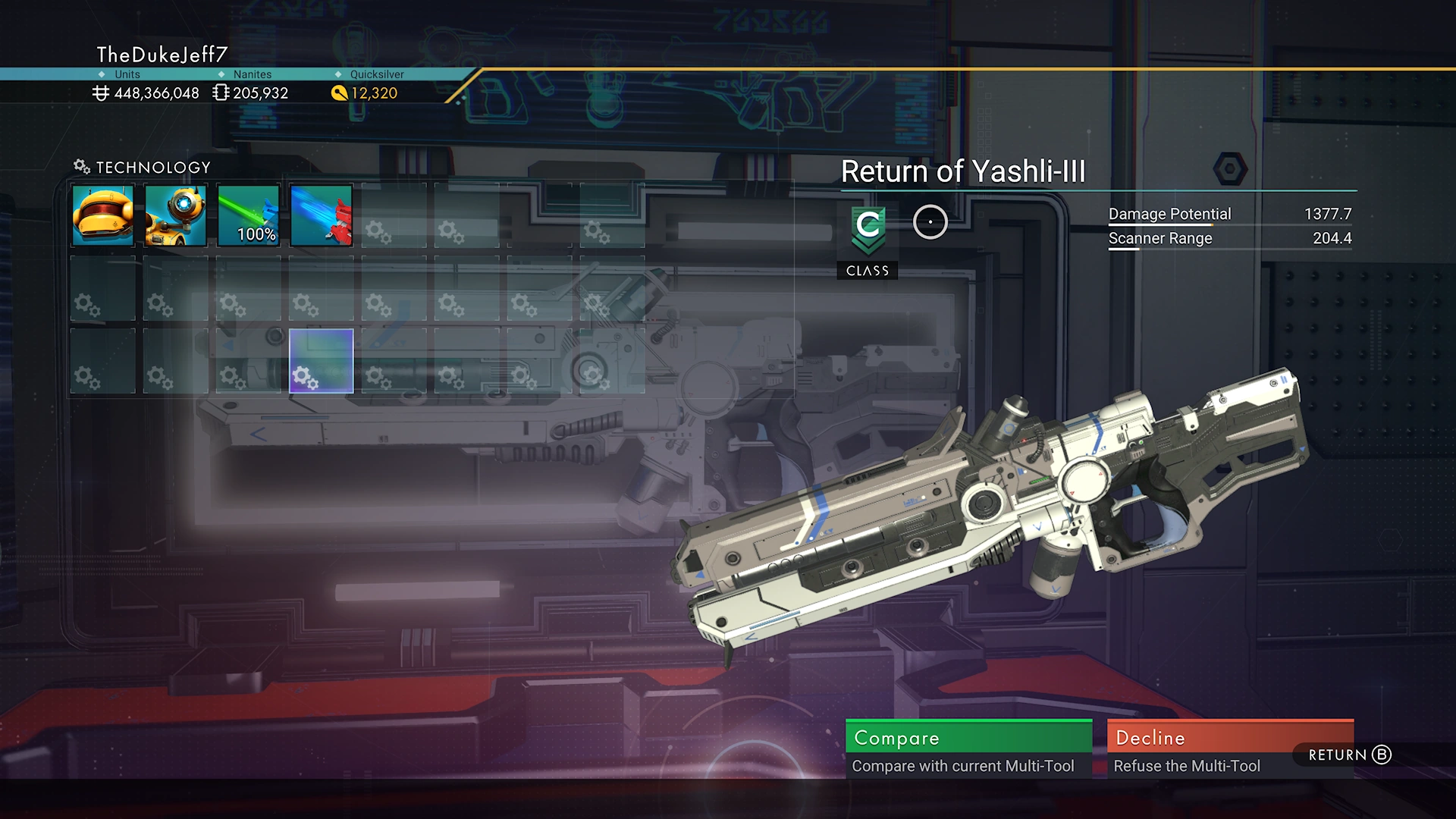Select the green Mining Beam slot
1456x819 pixels.
point(248,216)
